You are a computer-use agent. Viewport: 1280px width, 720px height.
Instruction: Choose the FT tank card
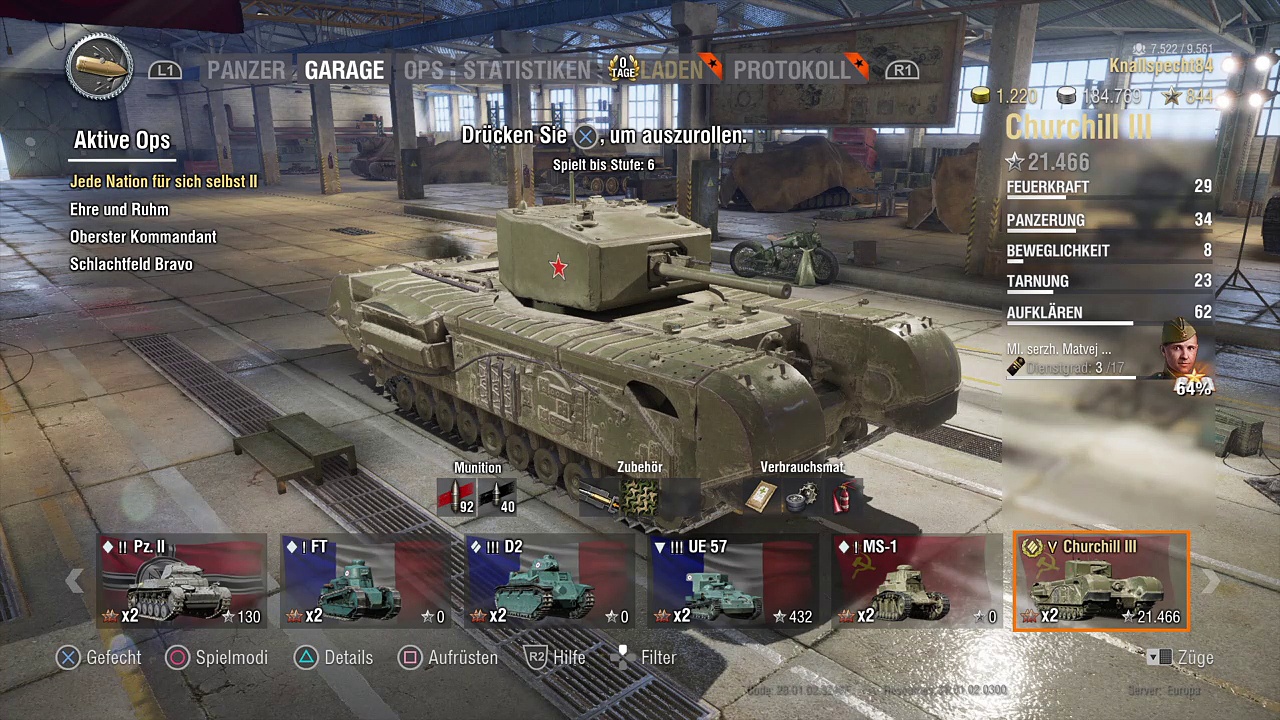(x=366, y=582)
